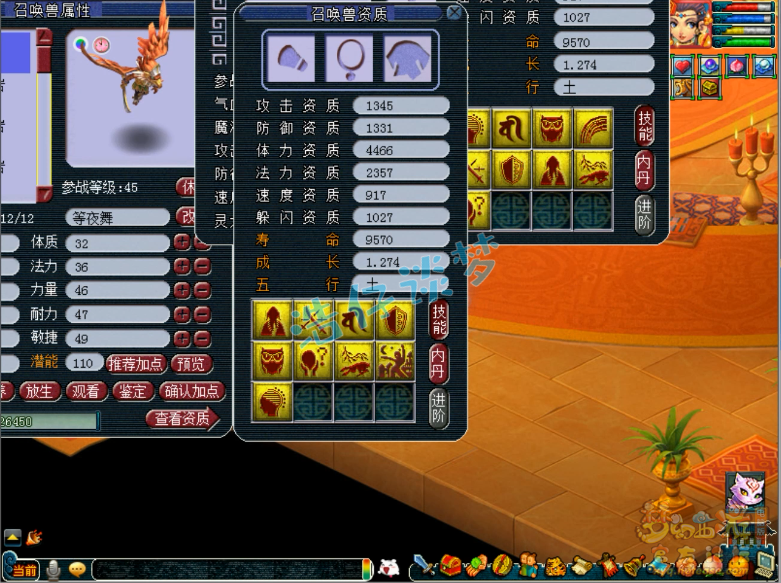The width and height of the screenshot is (781, 583).
Task: Select the pet collar equipment slot
Action: (349, 58)
